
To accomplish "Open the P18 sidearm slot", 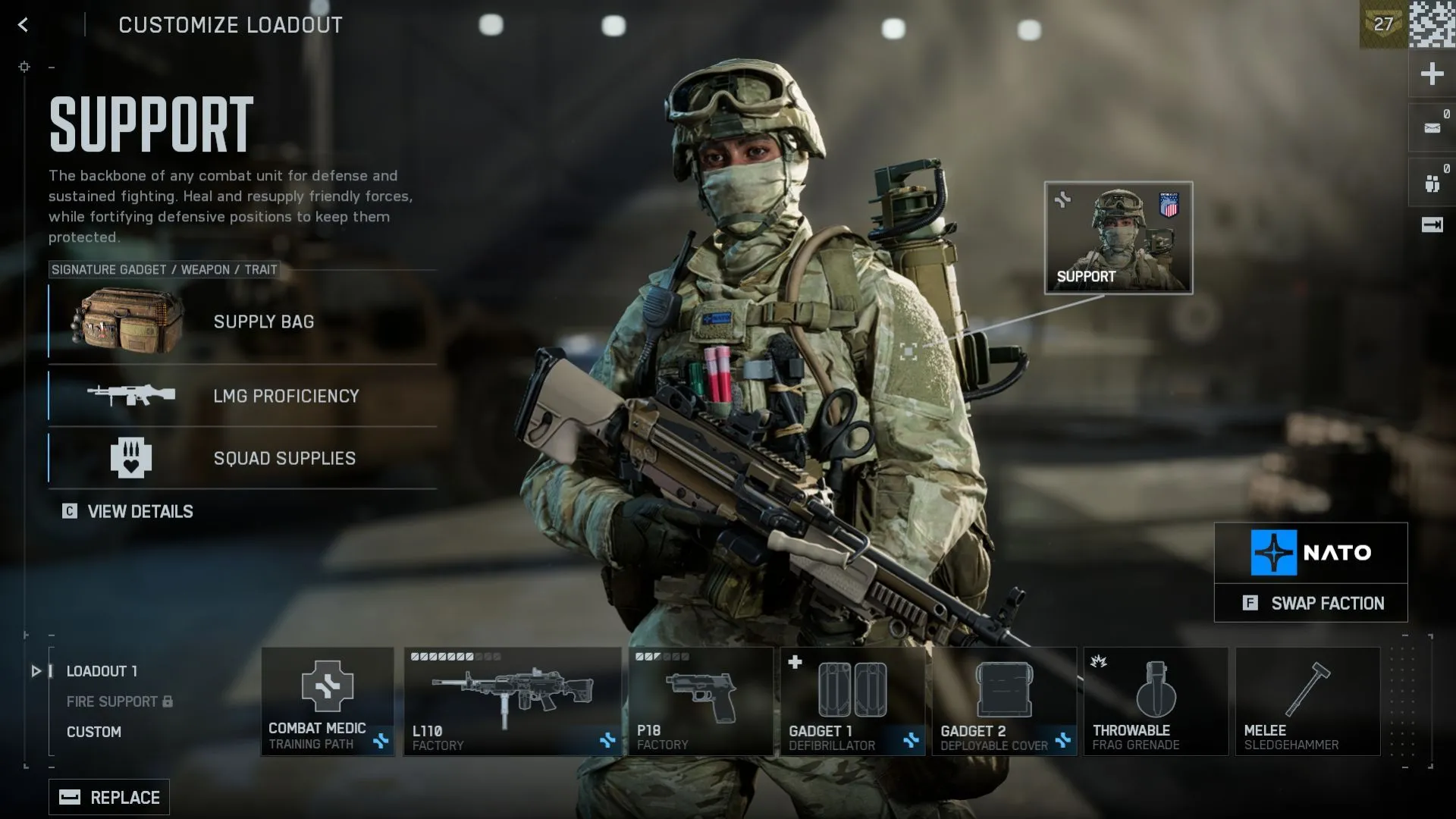I will click(701, 701).
